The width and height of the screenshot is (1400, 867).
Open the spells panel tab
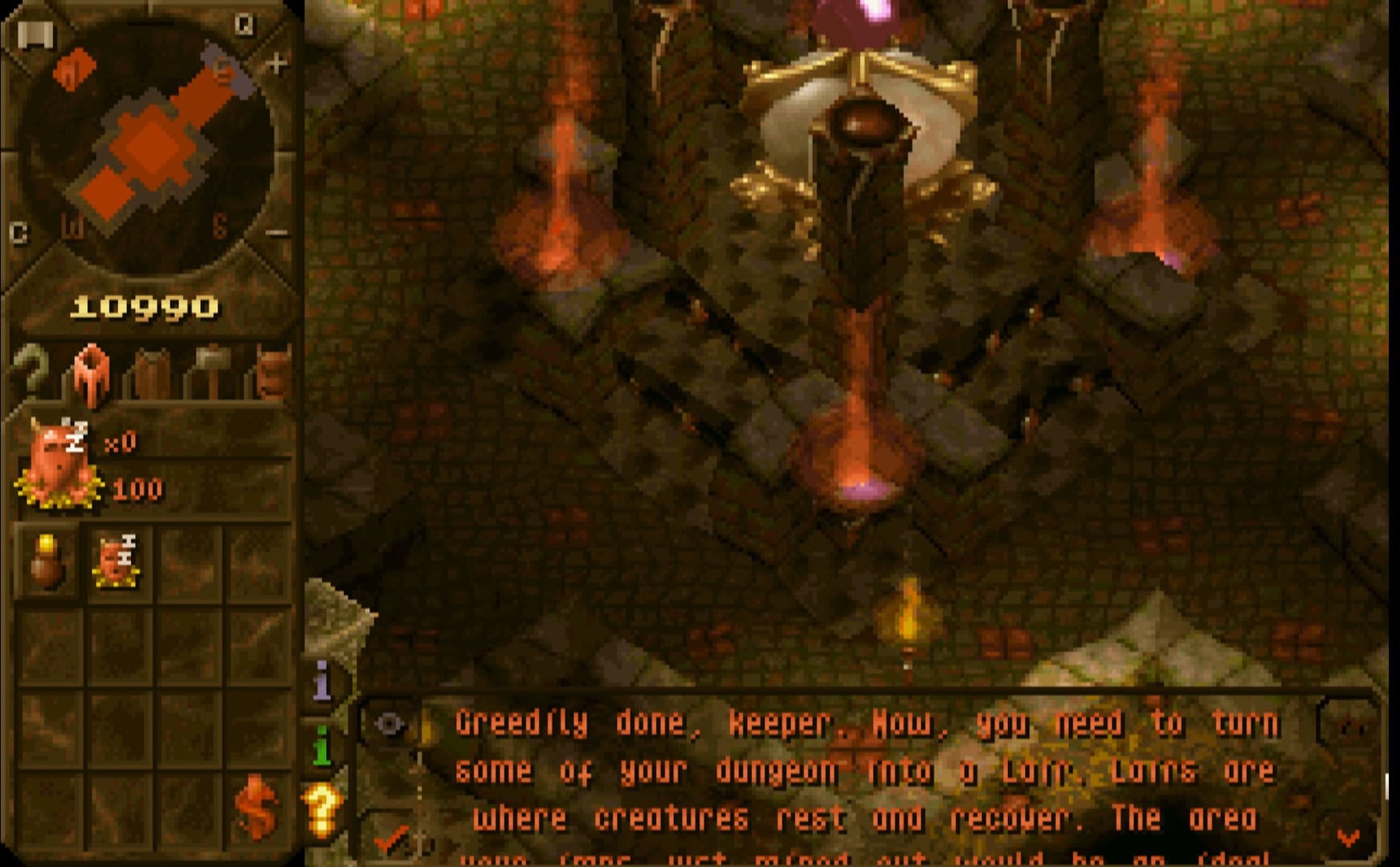point(153,372)
